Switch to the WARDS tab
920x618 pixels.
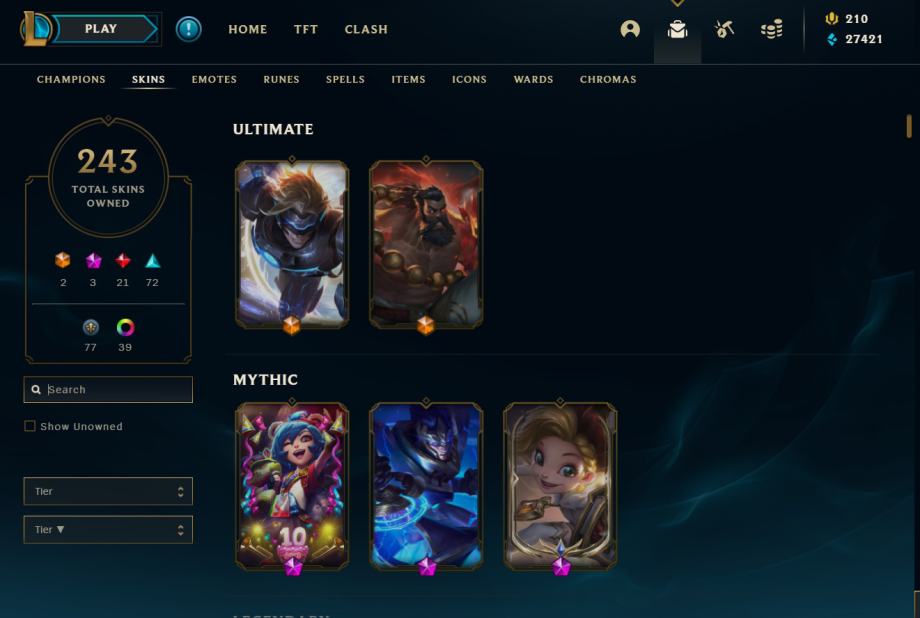pyautogui.click(x=533, y=79)
